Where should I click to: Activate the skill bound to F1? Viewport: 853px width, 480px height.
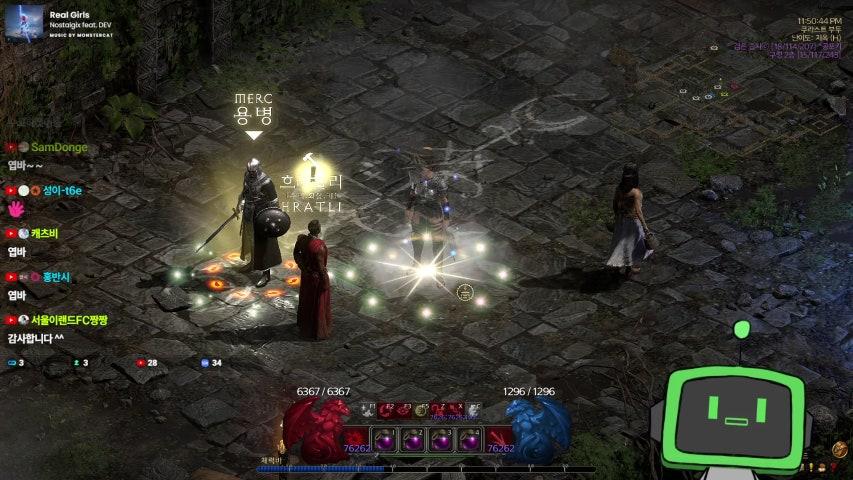(x=367, y=410)
